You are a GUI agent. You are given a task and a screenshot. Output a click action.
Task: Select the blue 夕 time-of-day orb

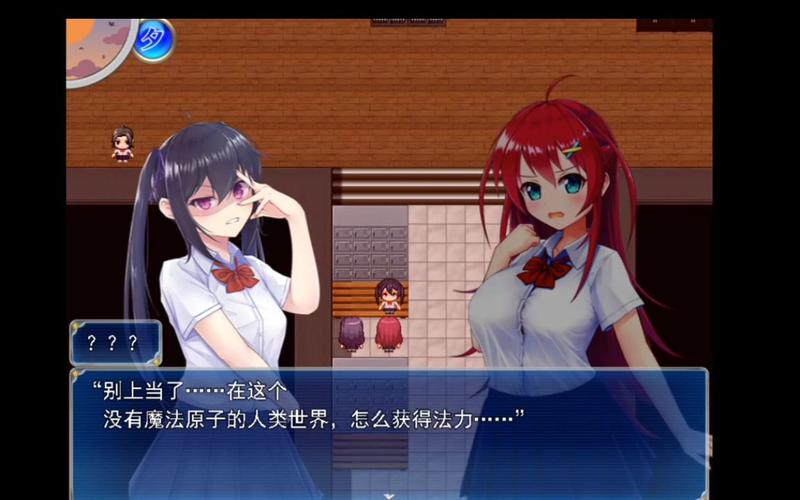[153, 39]
